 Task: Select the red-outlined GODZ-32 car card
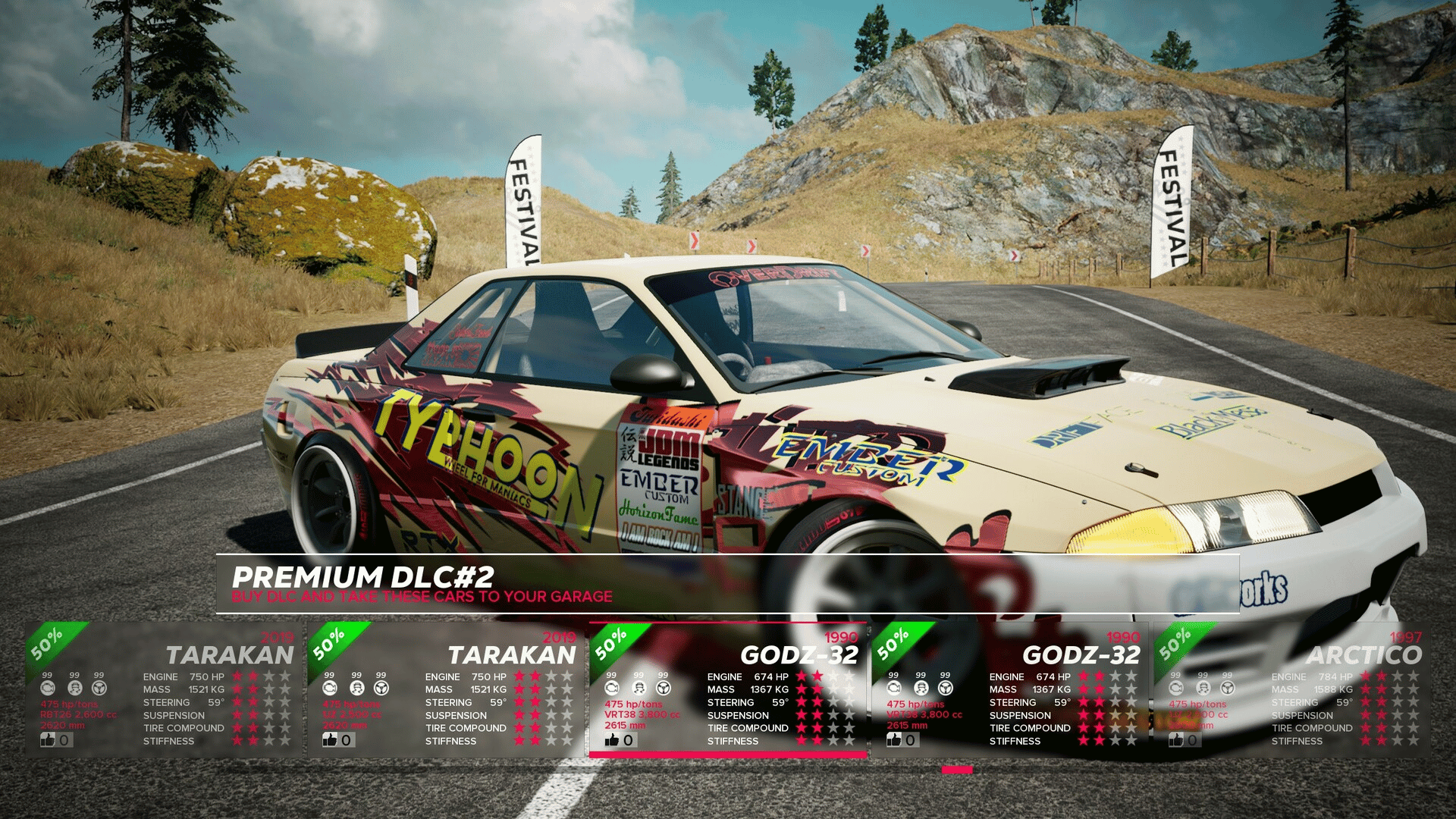coord(728,690)
